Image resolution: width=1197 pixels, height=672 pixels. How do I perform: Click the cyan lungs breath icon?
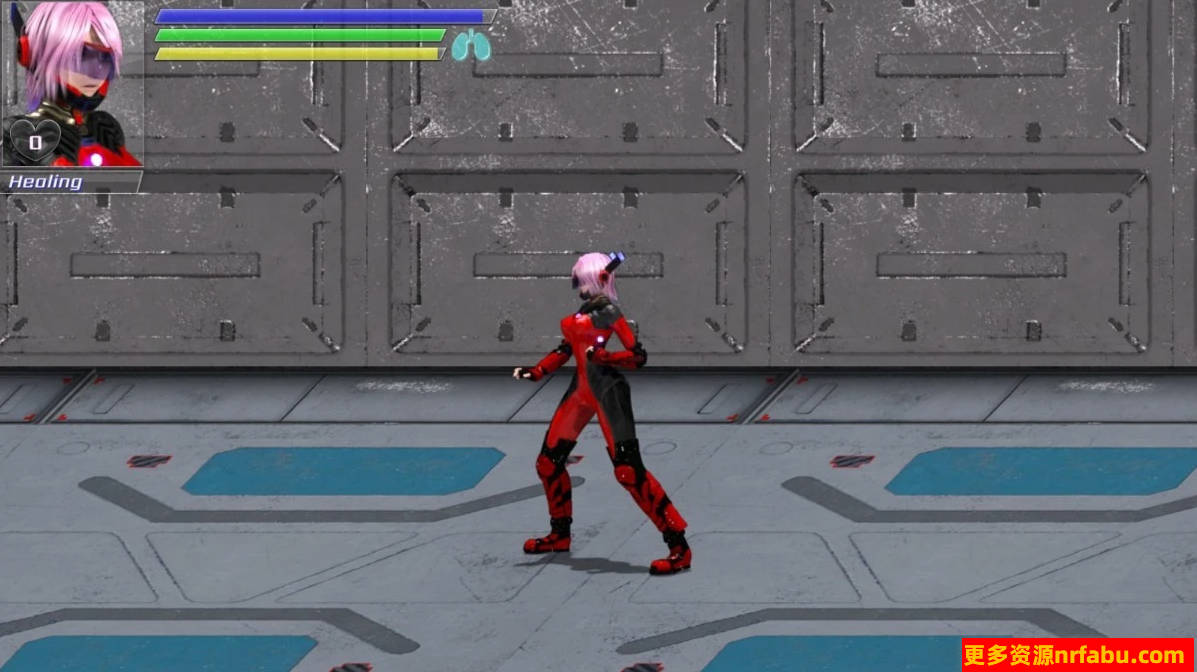pos(470,46)
